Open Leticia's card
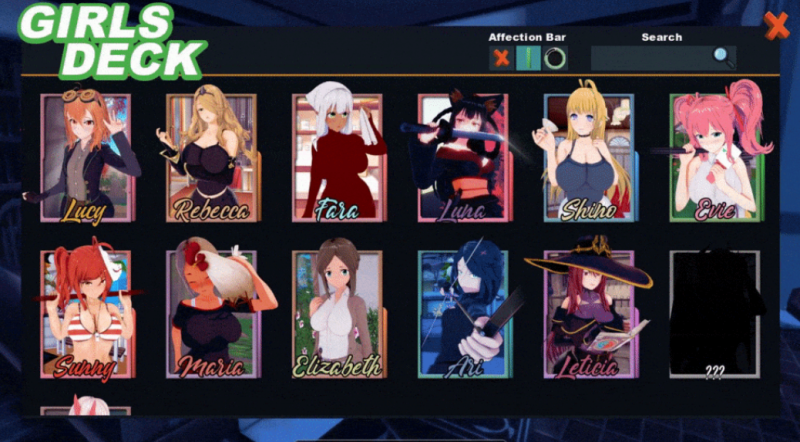The height and width of the screenshot is (442, 800). [x=589, y=314]
